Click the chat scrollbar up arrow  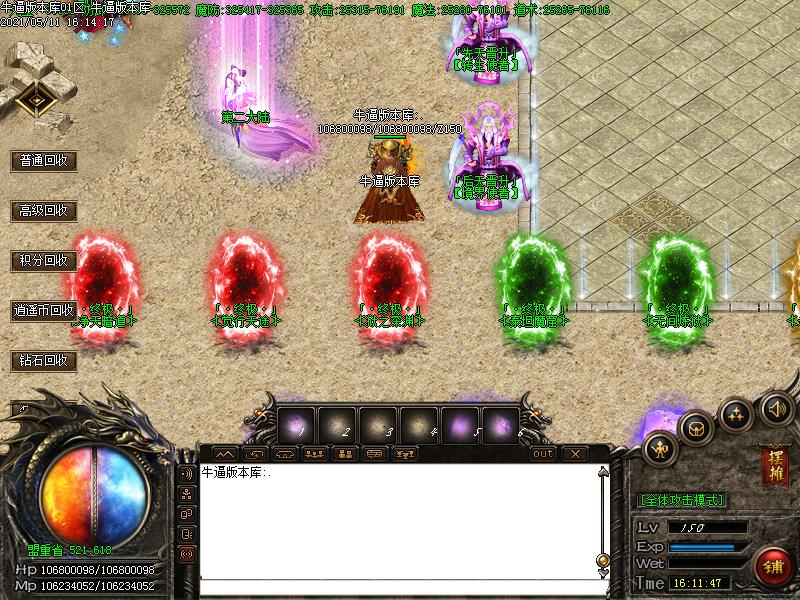(x=603, y=473)
